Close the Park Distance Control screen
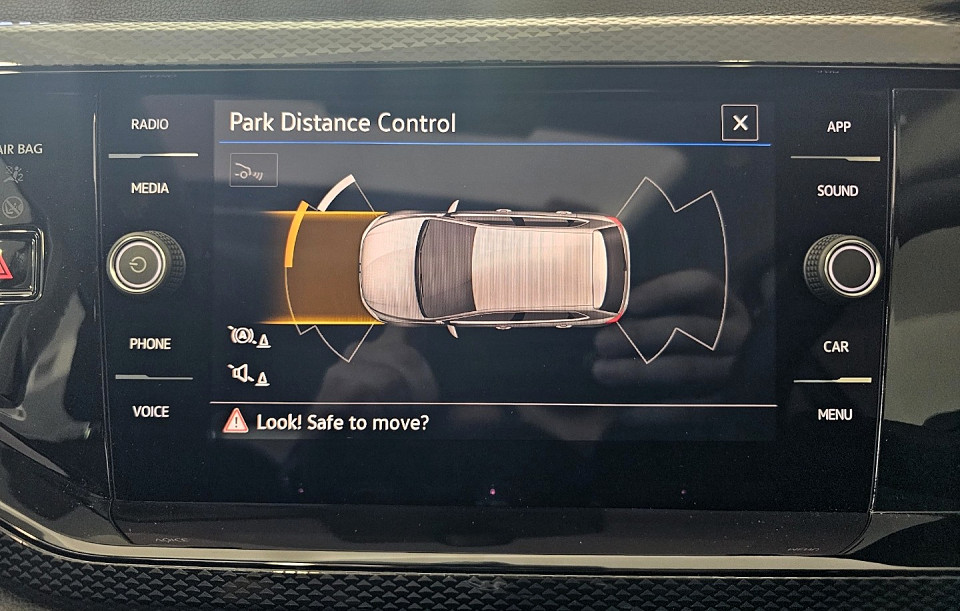Screen dimensions: 960x611 739,123
